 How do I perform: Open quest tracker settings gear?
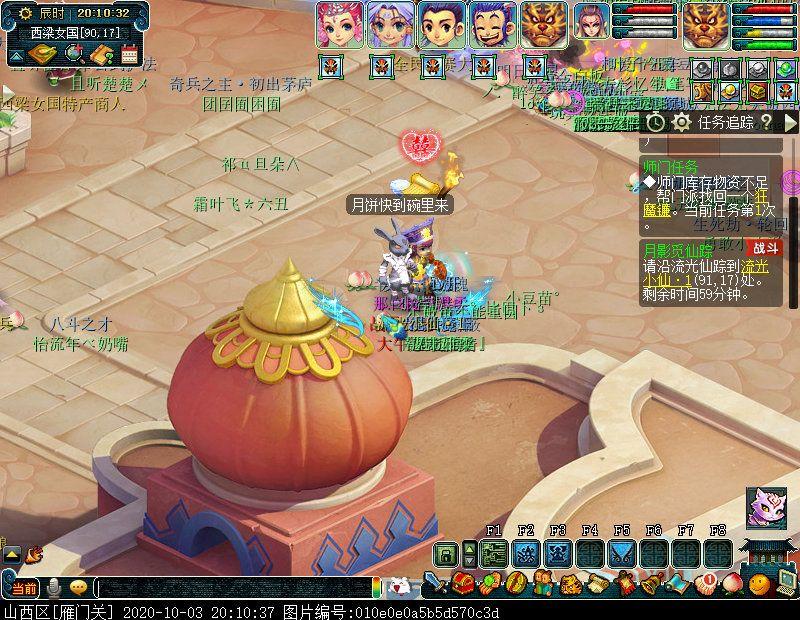tap(682, 122)
